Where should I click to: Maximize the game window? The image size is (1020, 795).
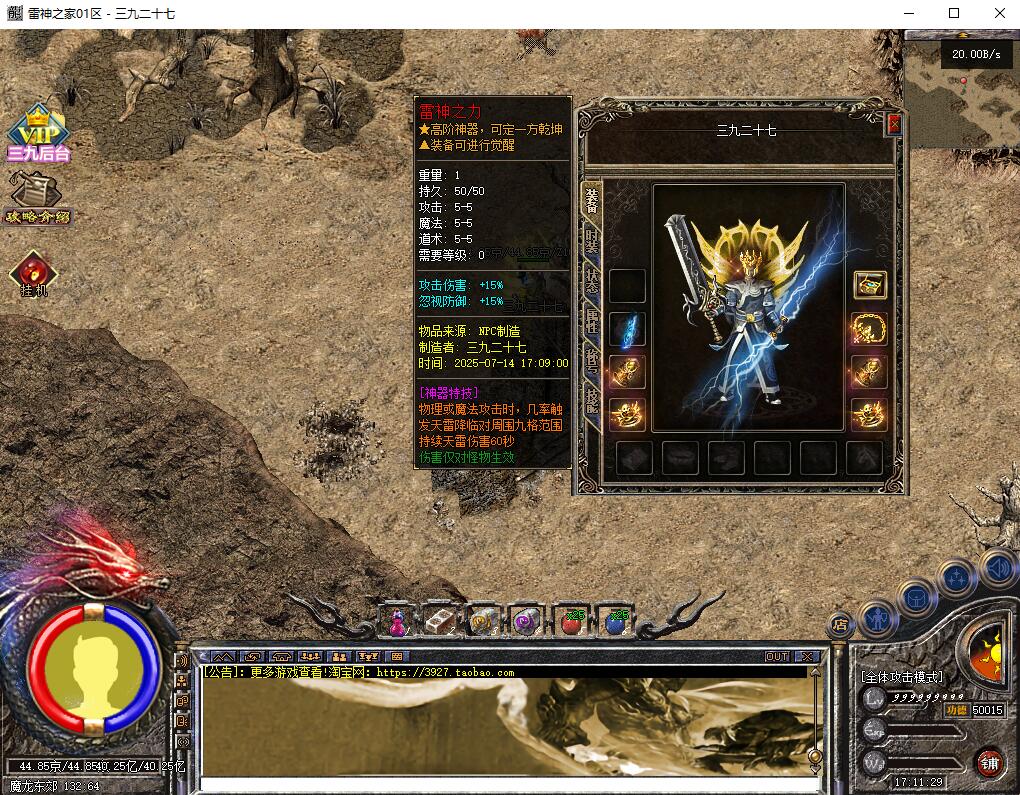[953, 13]
